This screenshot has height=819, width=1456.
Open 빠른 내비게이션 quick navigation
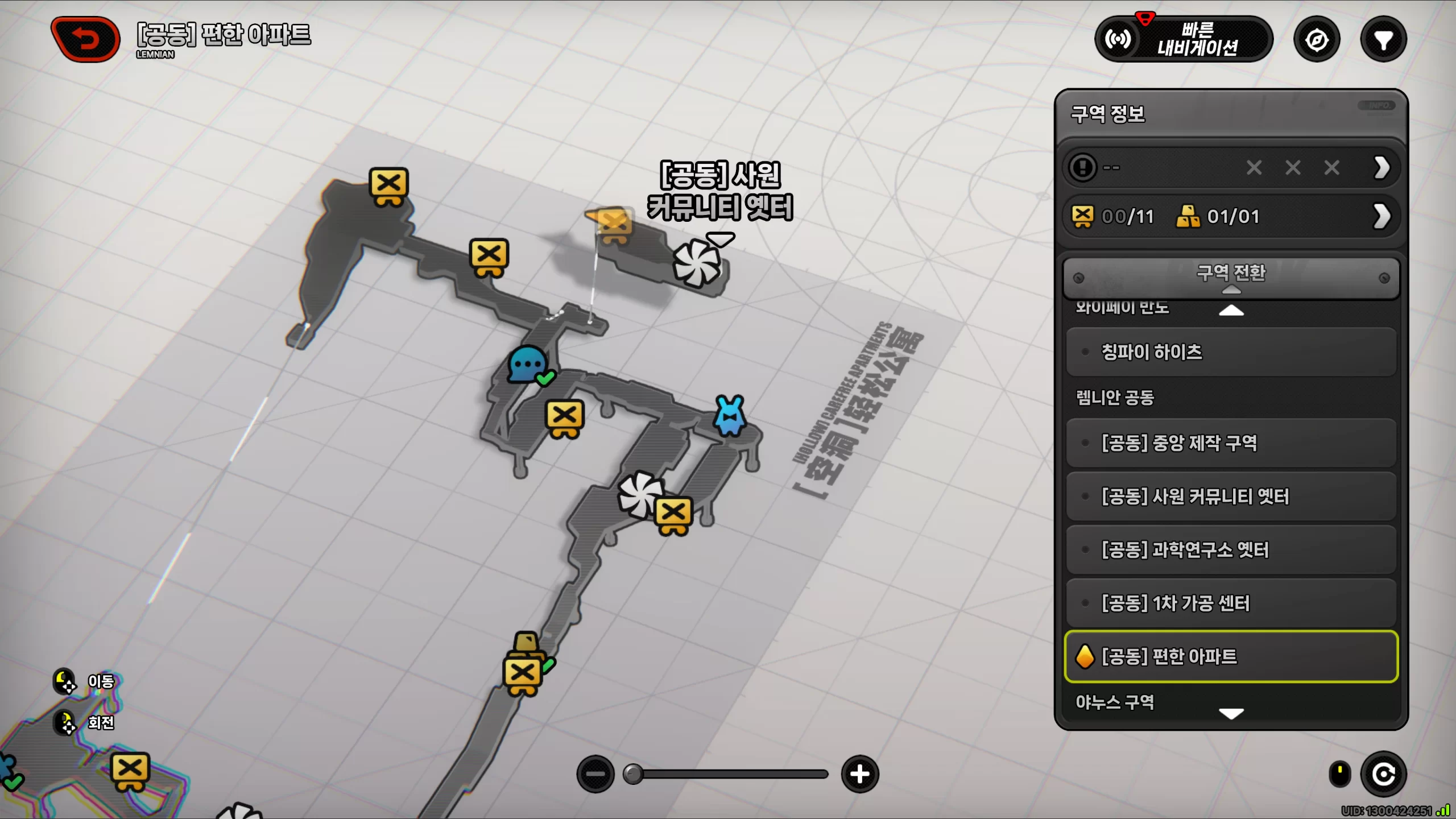(1183, 39)
